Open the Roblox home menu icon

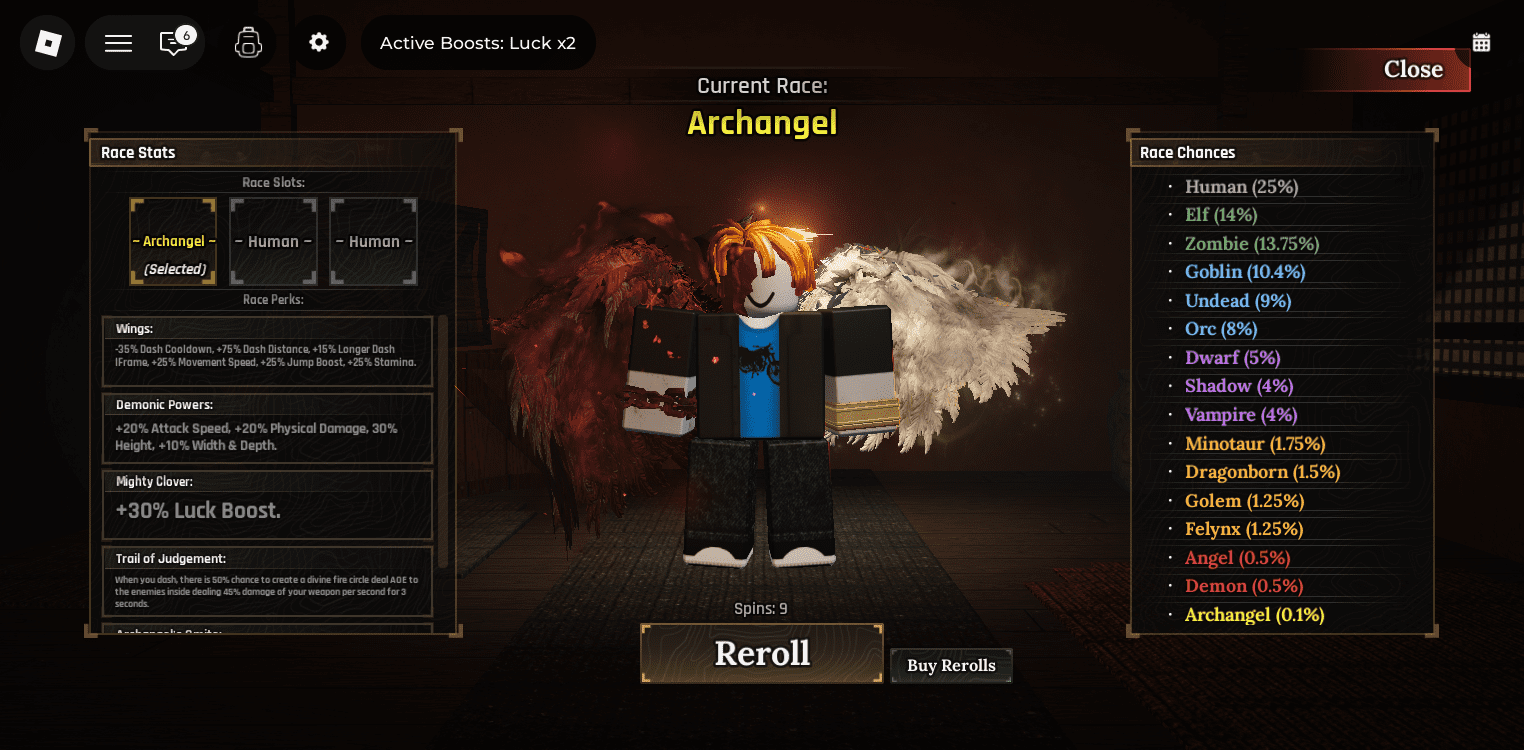tap(47, 43)
